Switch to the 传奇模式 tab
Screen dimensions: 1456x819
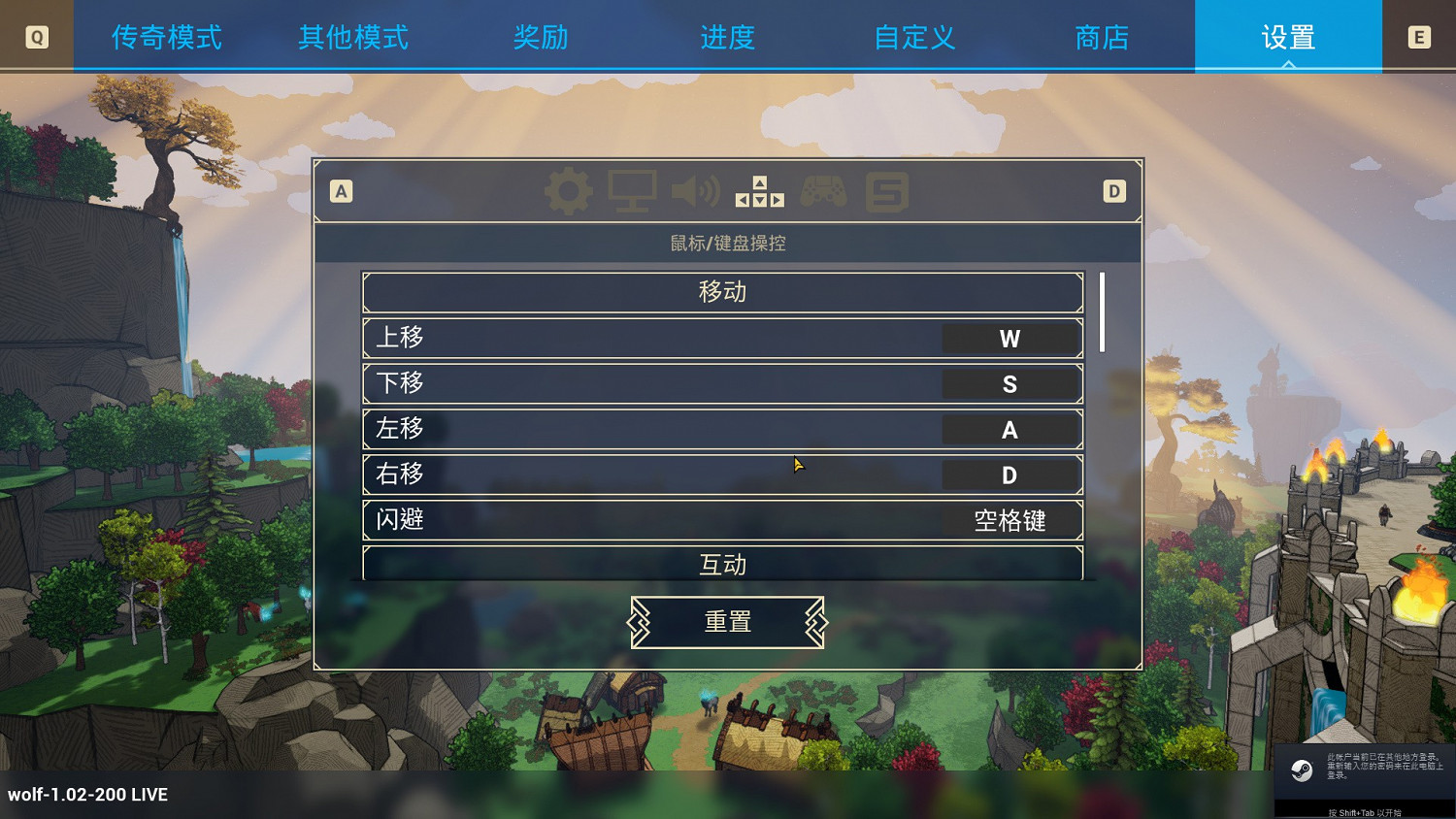pos(165,36)
